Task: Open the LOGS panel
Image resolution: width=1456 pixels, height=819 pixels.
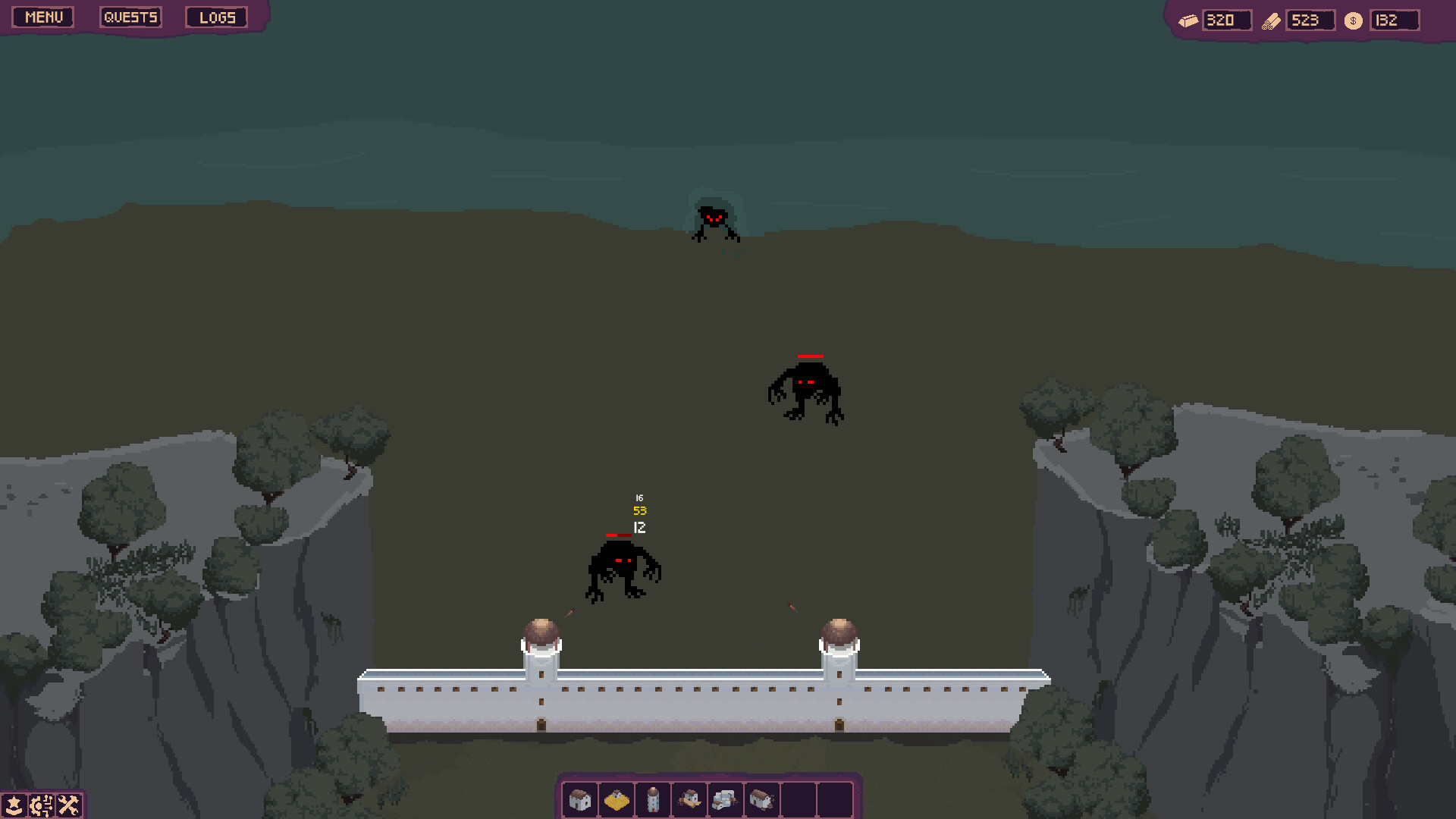Action: (216, 17)
